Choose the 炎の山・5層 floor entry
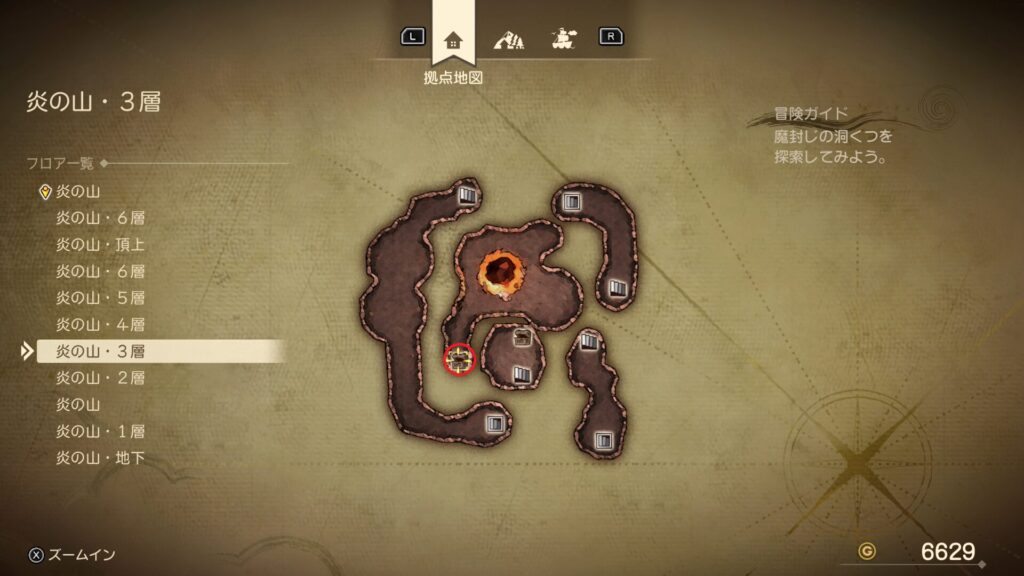The image size is (1024, 576). 101,298
